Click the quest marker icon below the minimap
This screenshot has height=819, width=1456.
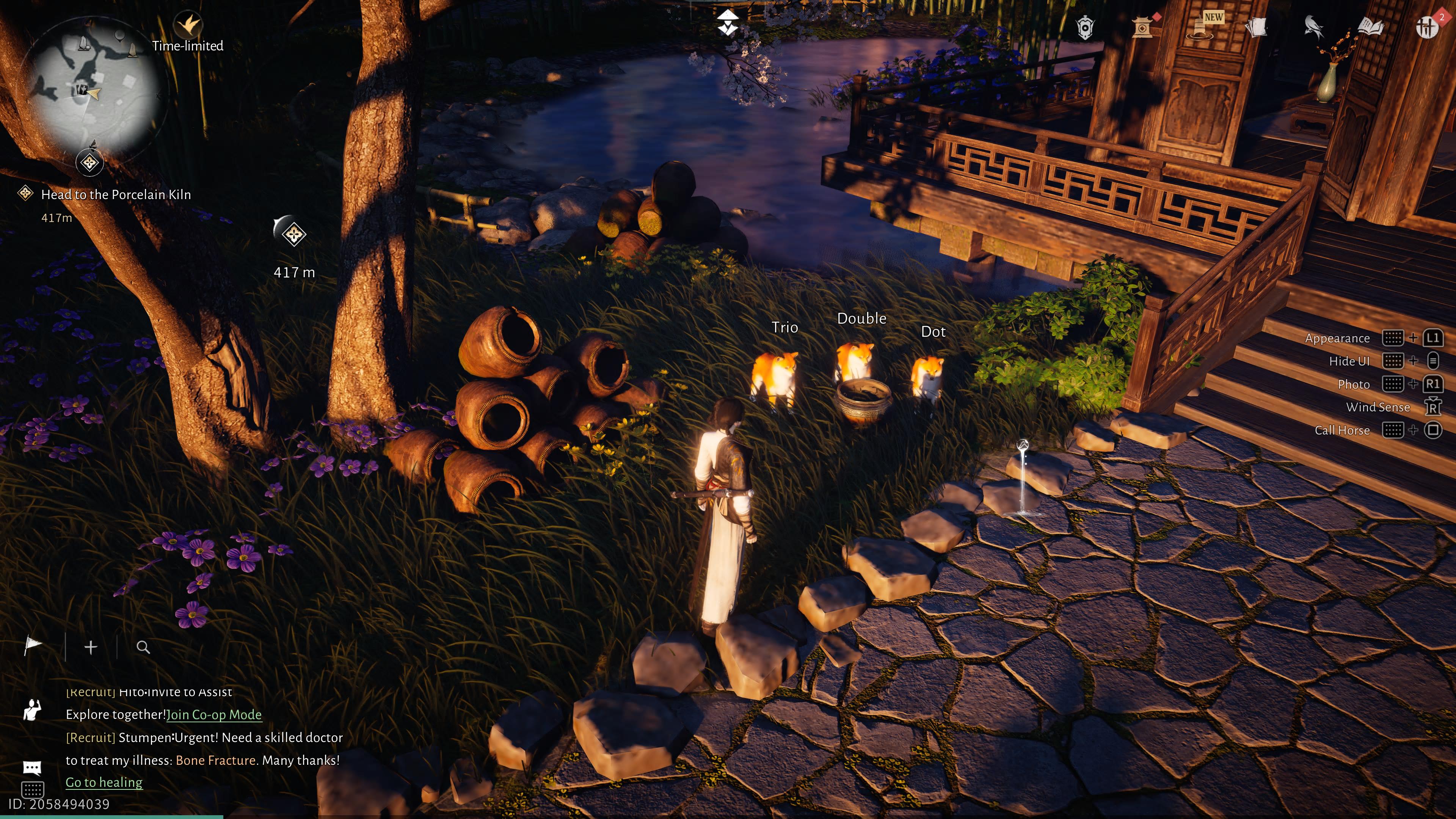tap(89, 163)
